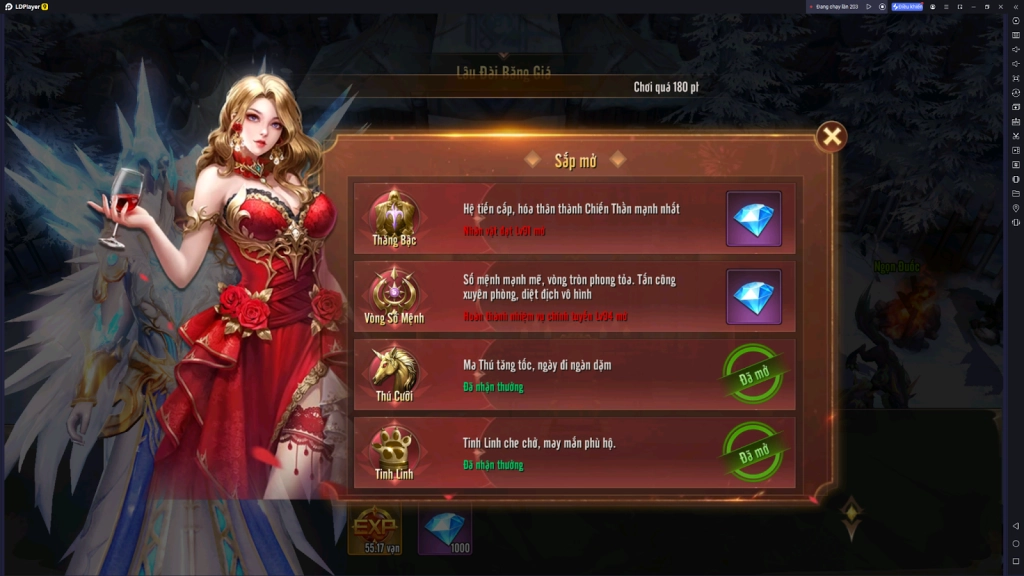
Task: Claim the diamond reward for Vòng Số Mệnh
Action: pos(753,296)
